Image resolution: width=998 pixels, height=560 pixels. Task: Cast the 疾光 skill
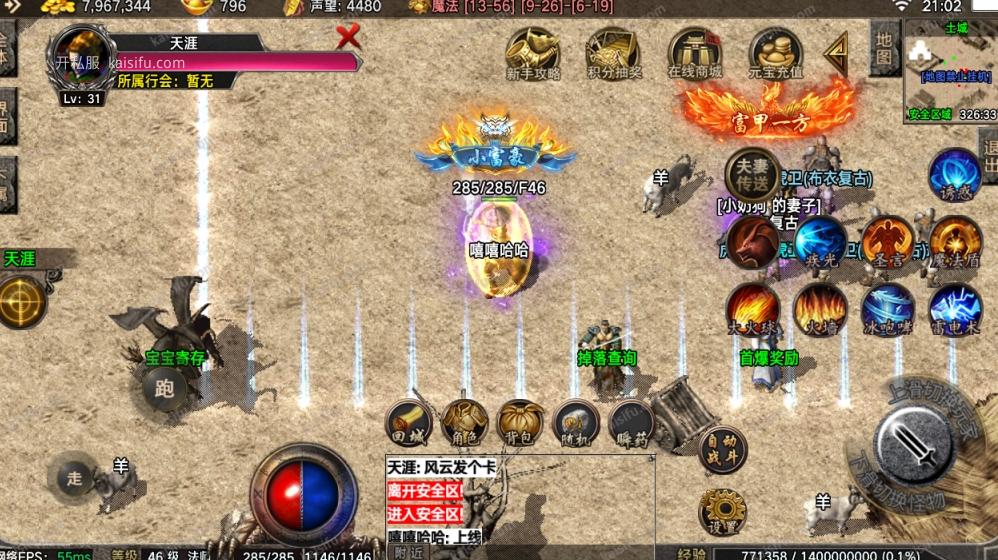[820, 242]
